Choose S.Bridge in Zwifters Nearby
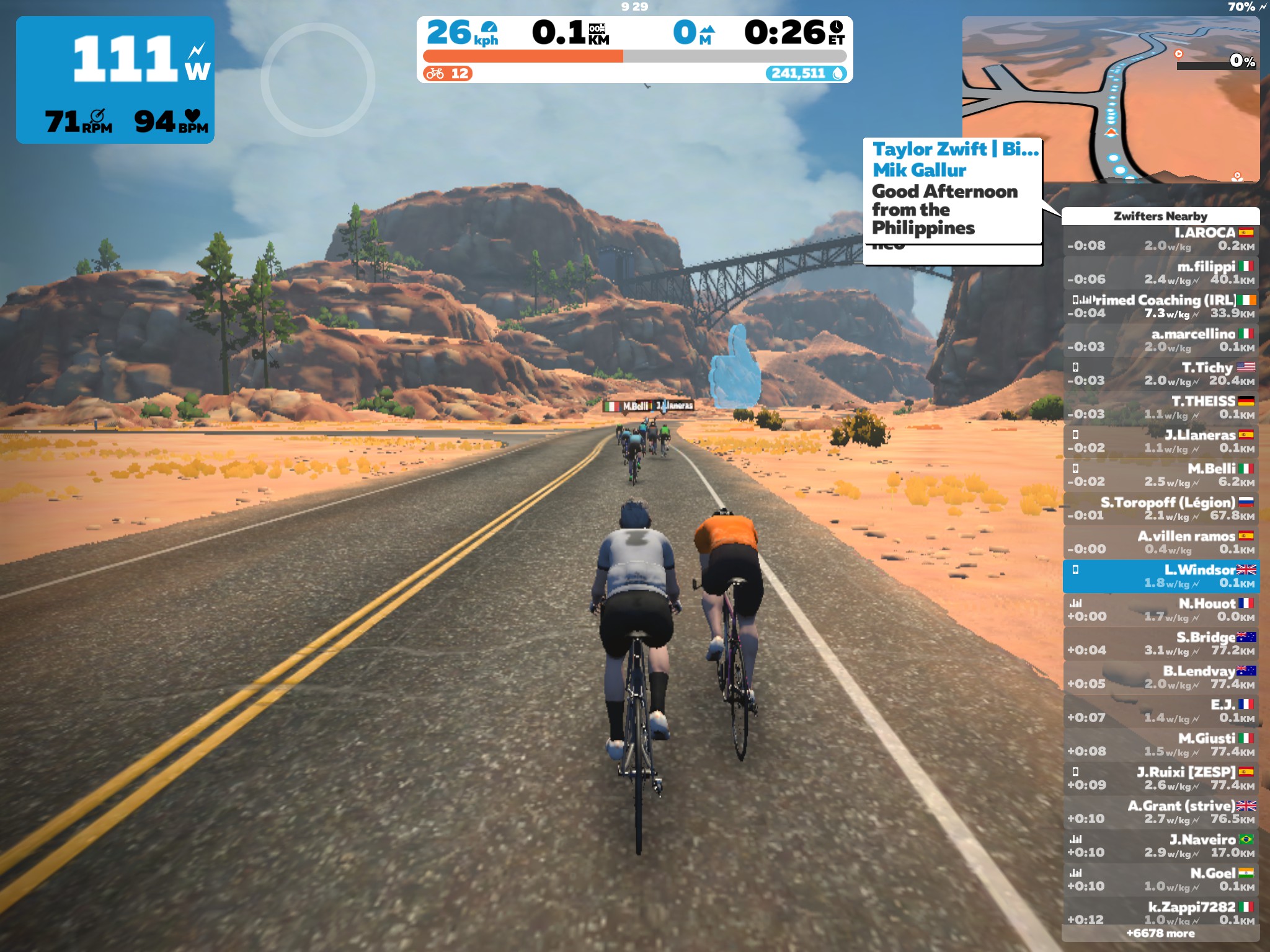 point(1160,643)
